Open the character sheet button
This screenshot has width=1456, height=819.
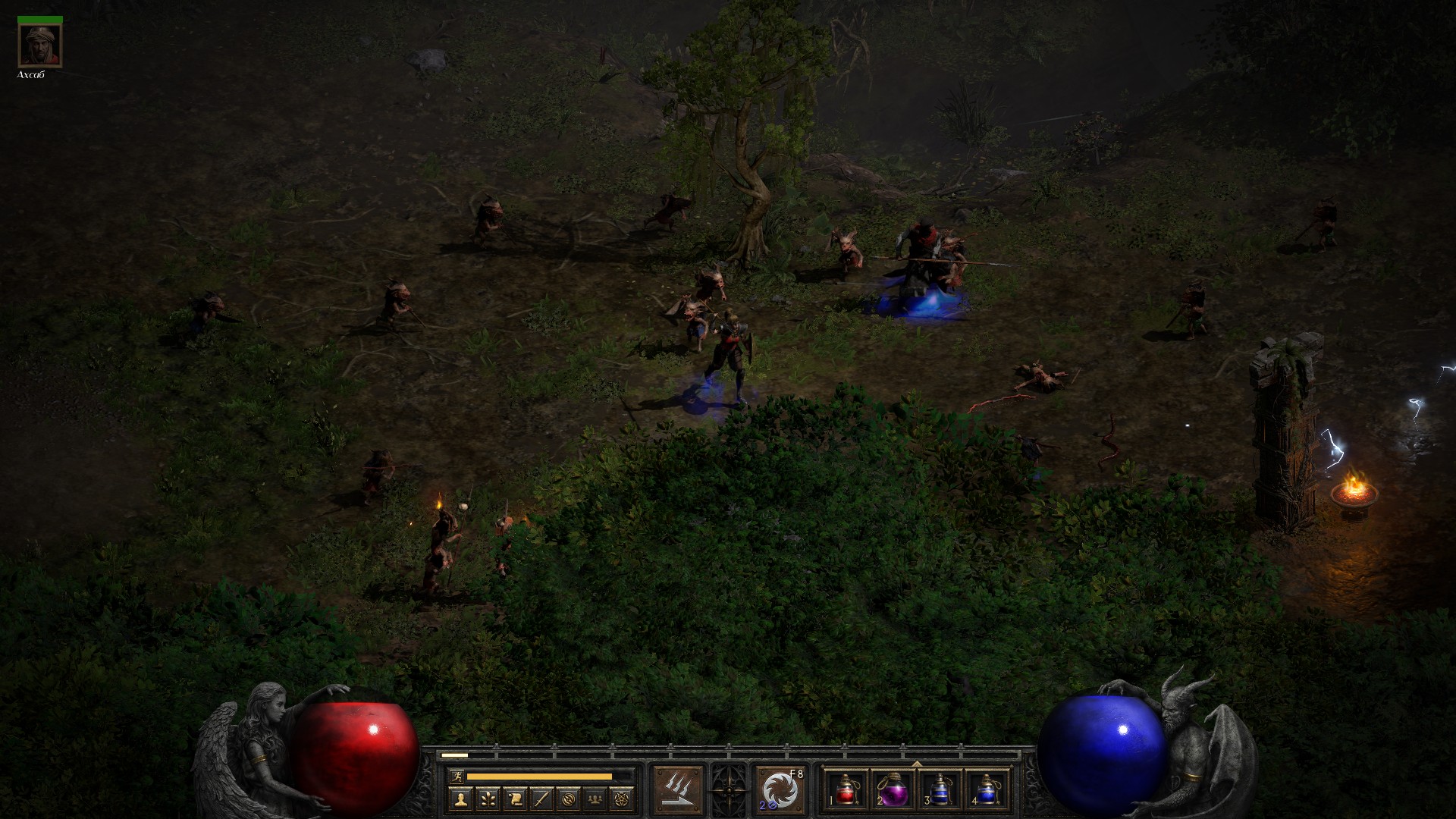[x=460, y=799]
